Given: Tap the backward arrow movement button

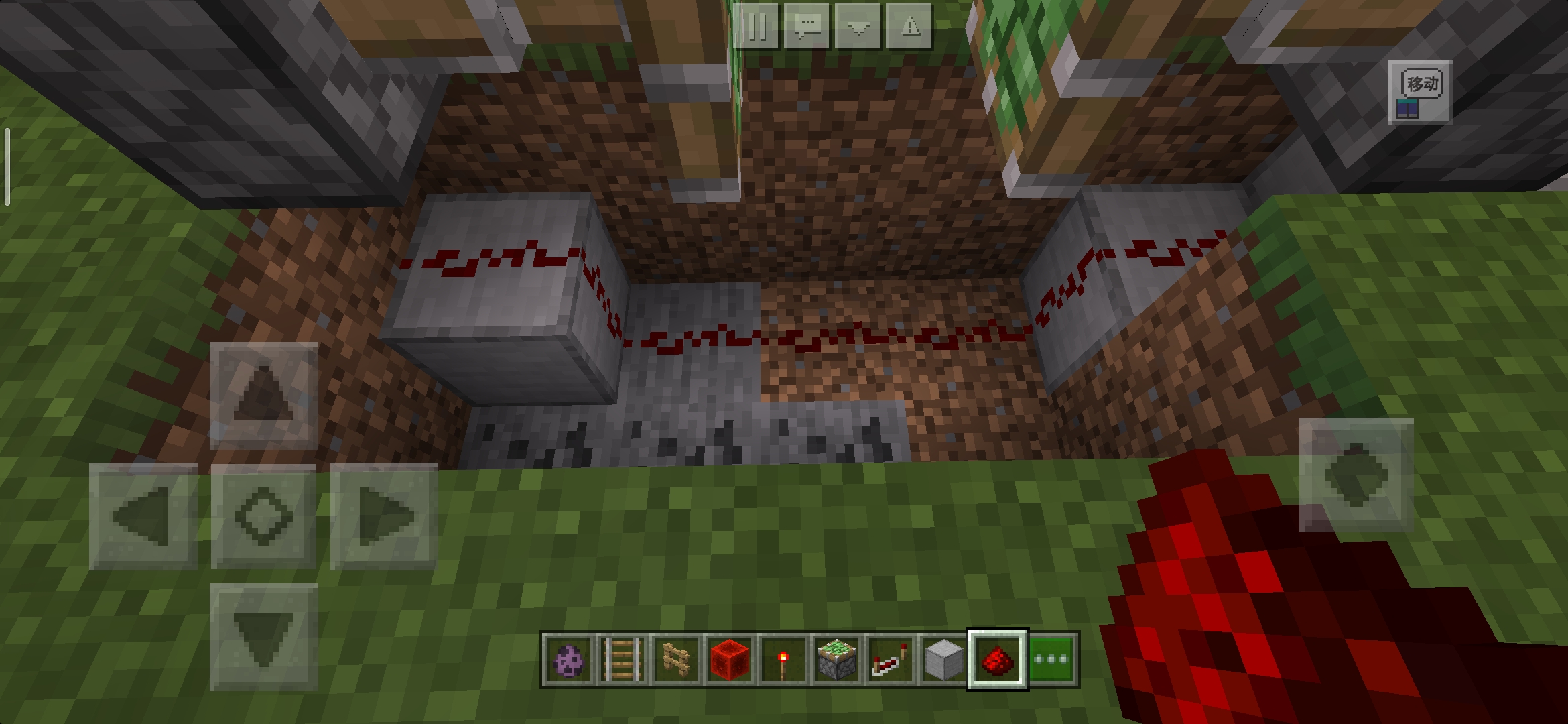Looking at the screenshot, I should [x=263, y=637].
